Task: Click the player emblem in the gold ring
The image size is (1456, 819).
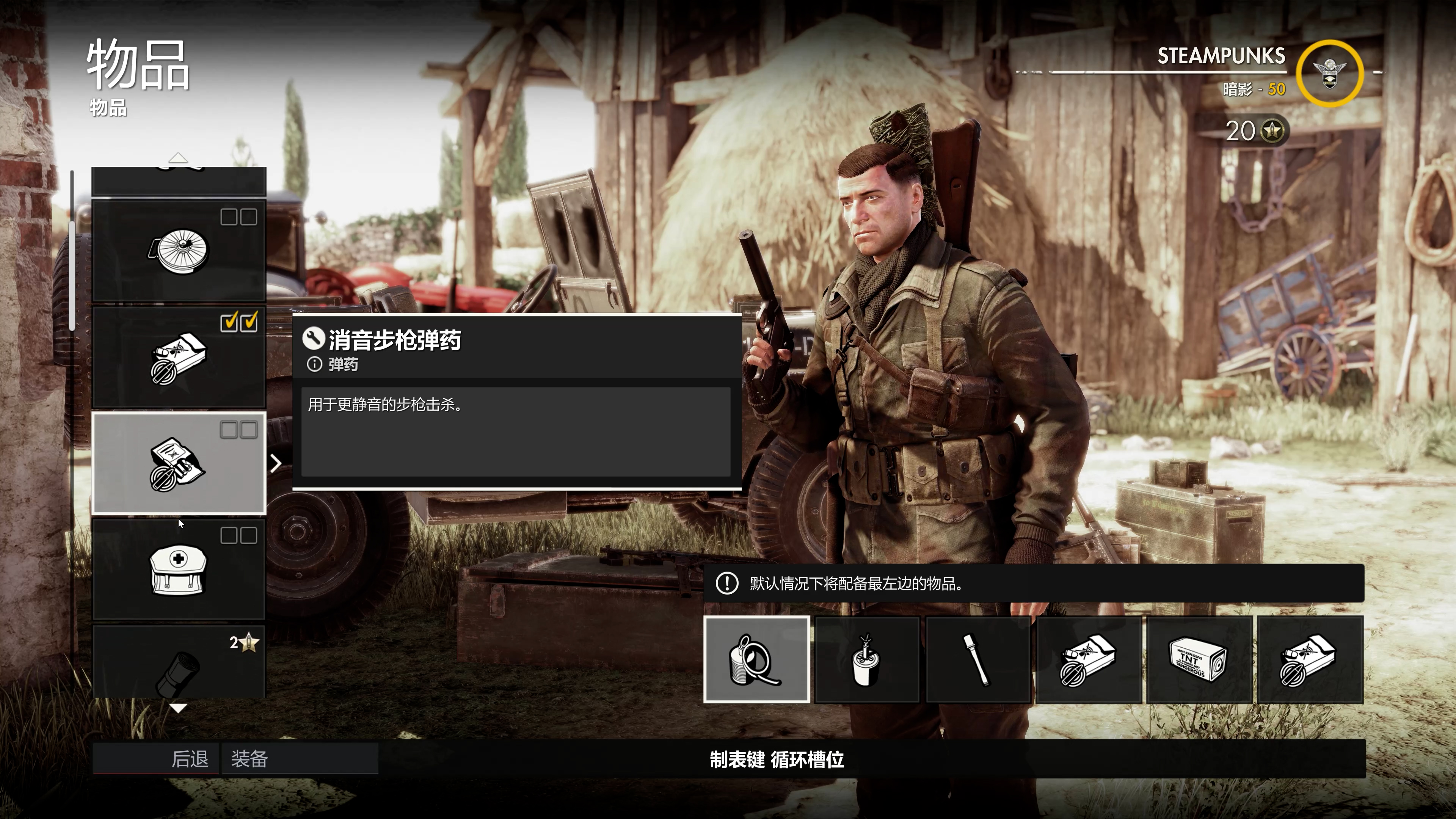Action: pyautogui.click(x=1329, y=74)
